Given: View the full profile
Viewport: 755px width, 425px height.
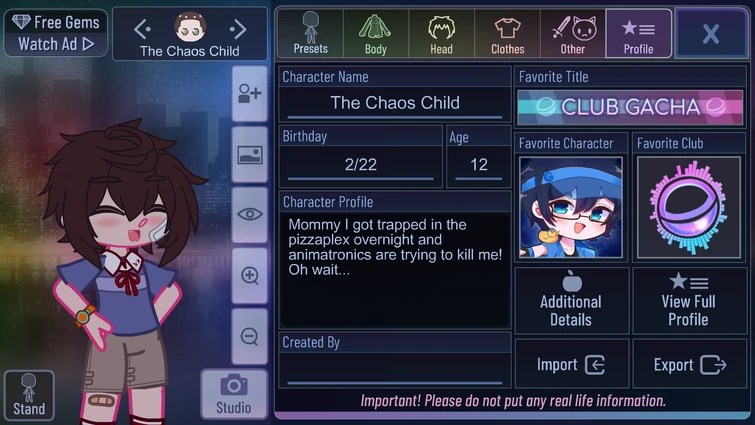Looking at the screenshot, I should click(x=688, y=300).
